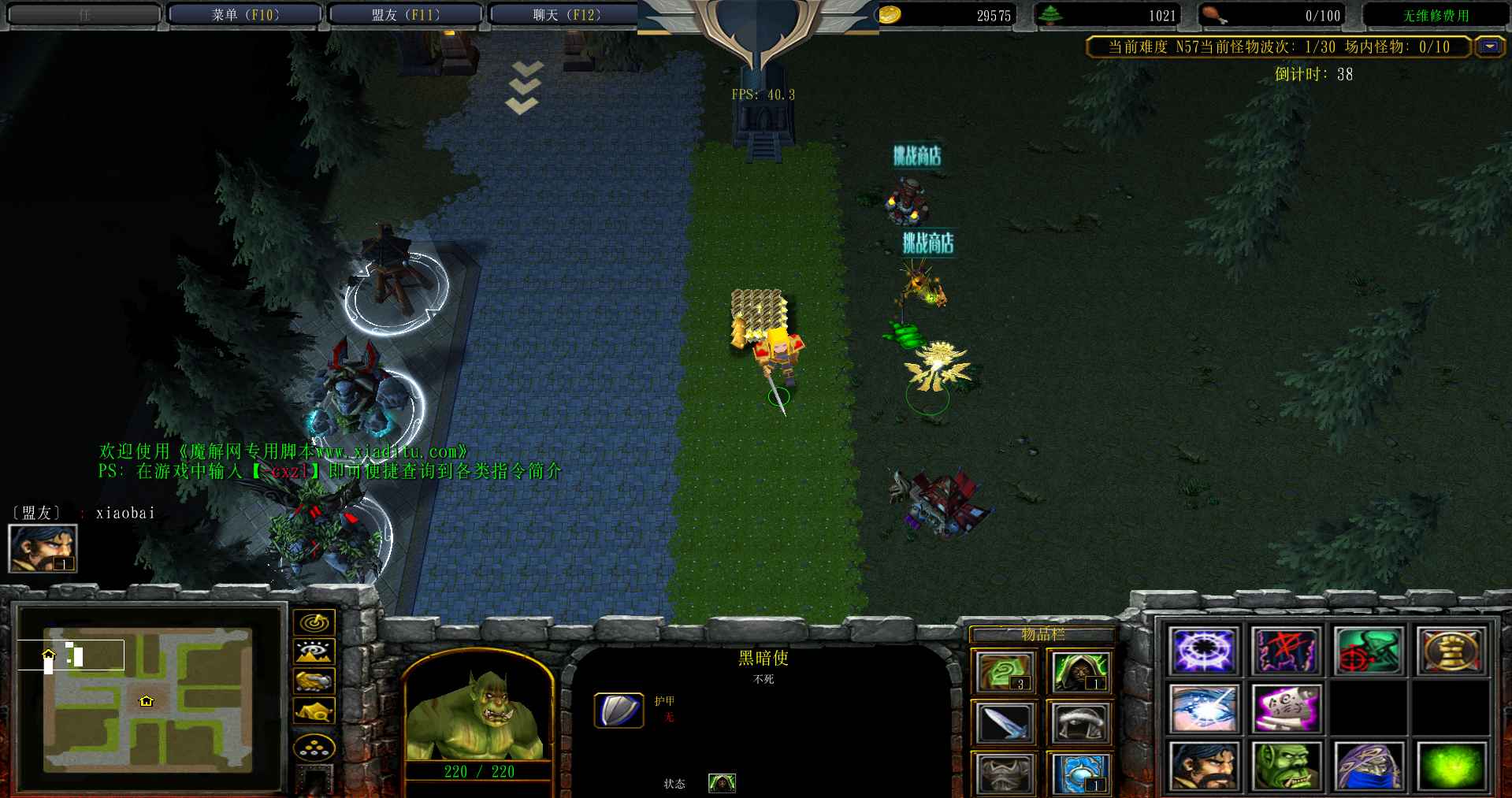Toggle minimap terrain display button
This screenshot has height=798, width=1512.
point(314,651)
